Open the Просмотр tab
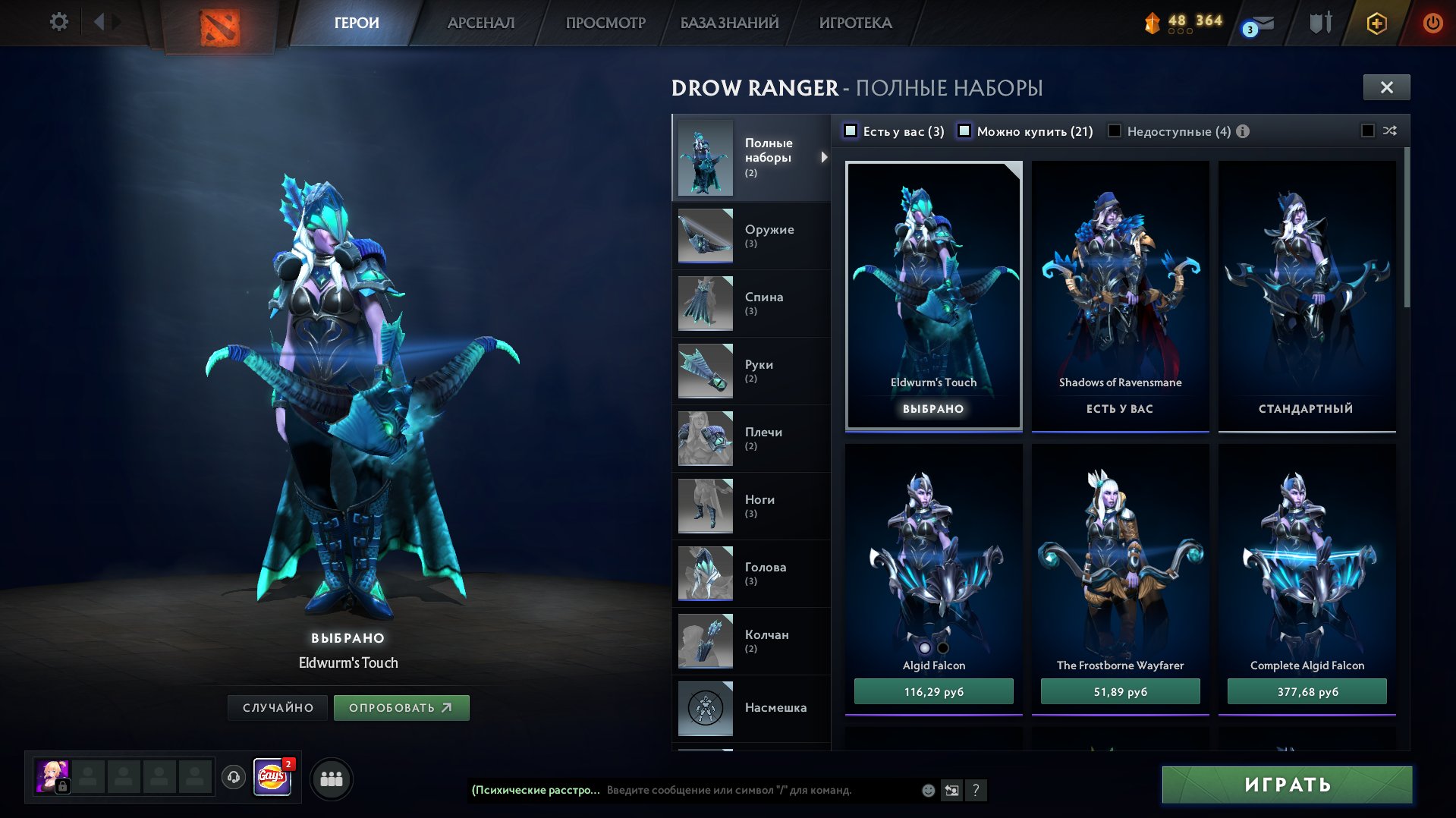The height and width of the screenshot is (818, 1456). (x=605, y=23)
